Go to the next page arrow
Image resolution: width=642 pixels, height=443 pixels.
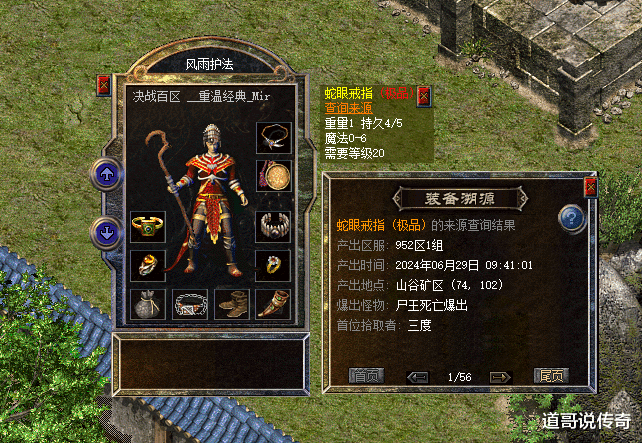(x=499, y=377)
